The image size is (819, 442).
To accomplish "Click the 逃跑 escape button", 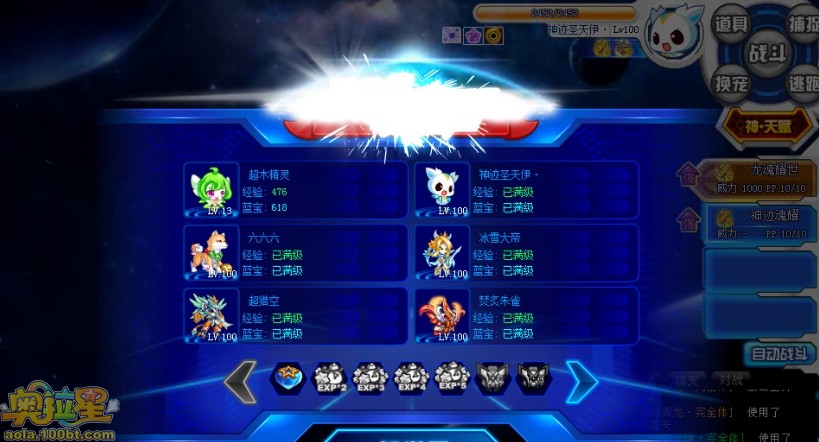I will [x=799, y=85].
